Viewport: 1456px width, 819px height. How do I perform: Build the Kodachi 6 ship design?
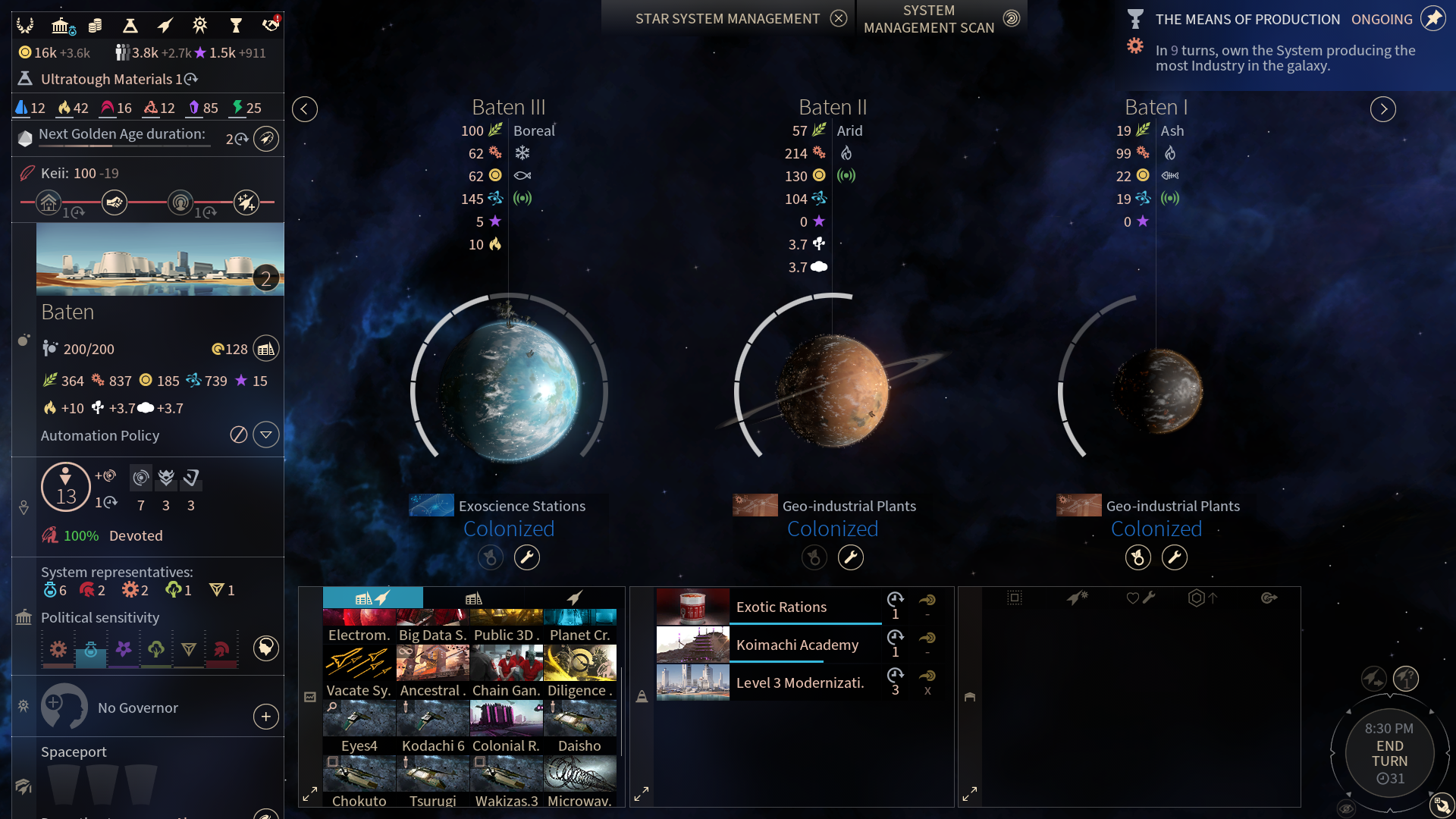coord(433,726)
